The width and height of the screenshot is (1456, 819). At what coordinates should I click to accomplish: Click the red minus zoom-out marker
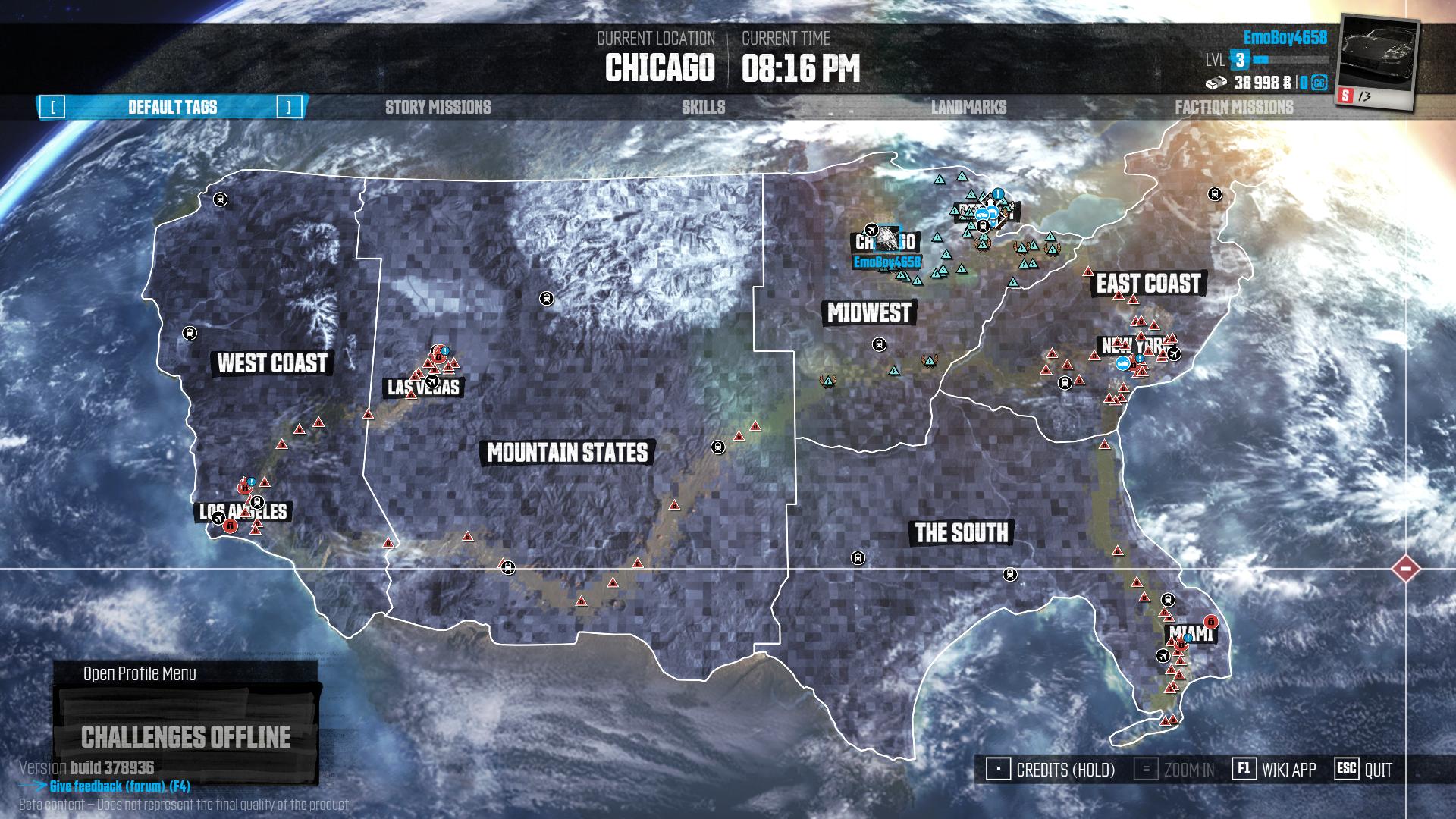[1405, 569]
